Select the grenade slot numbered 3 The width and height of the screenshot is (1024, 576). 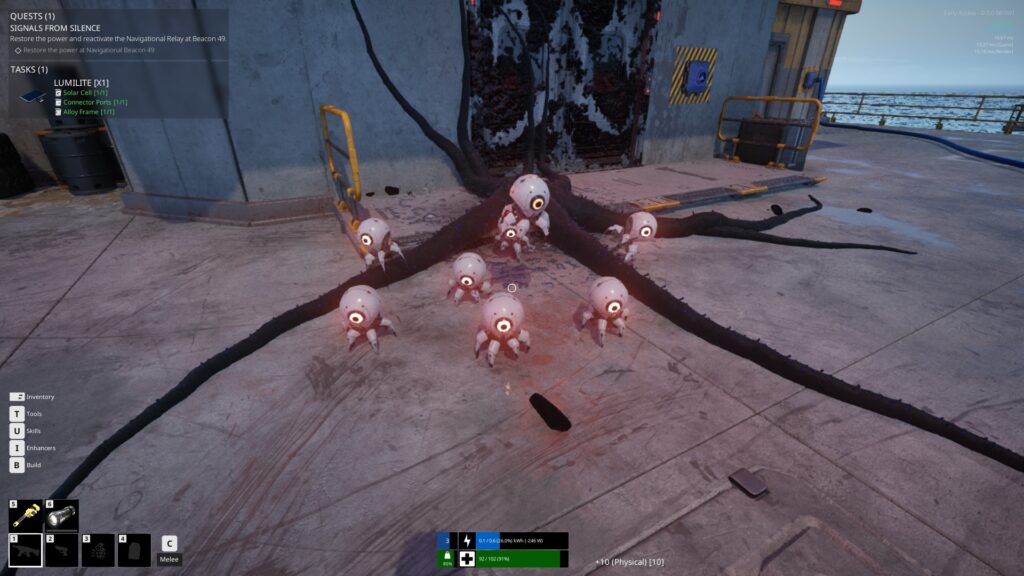coord(98,550)
